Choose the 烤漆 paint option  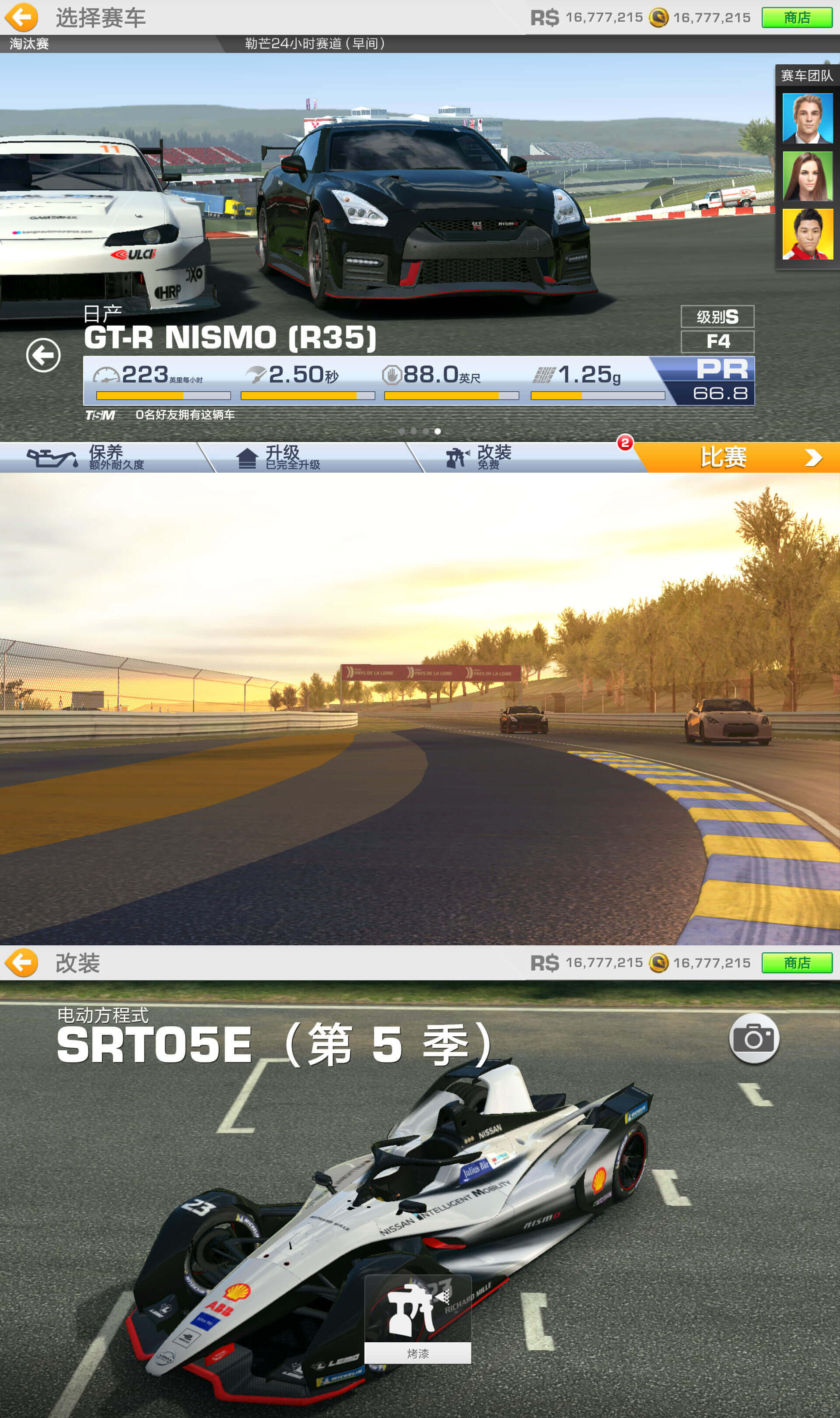(418, 1320)
